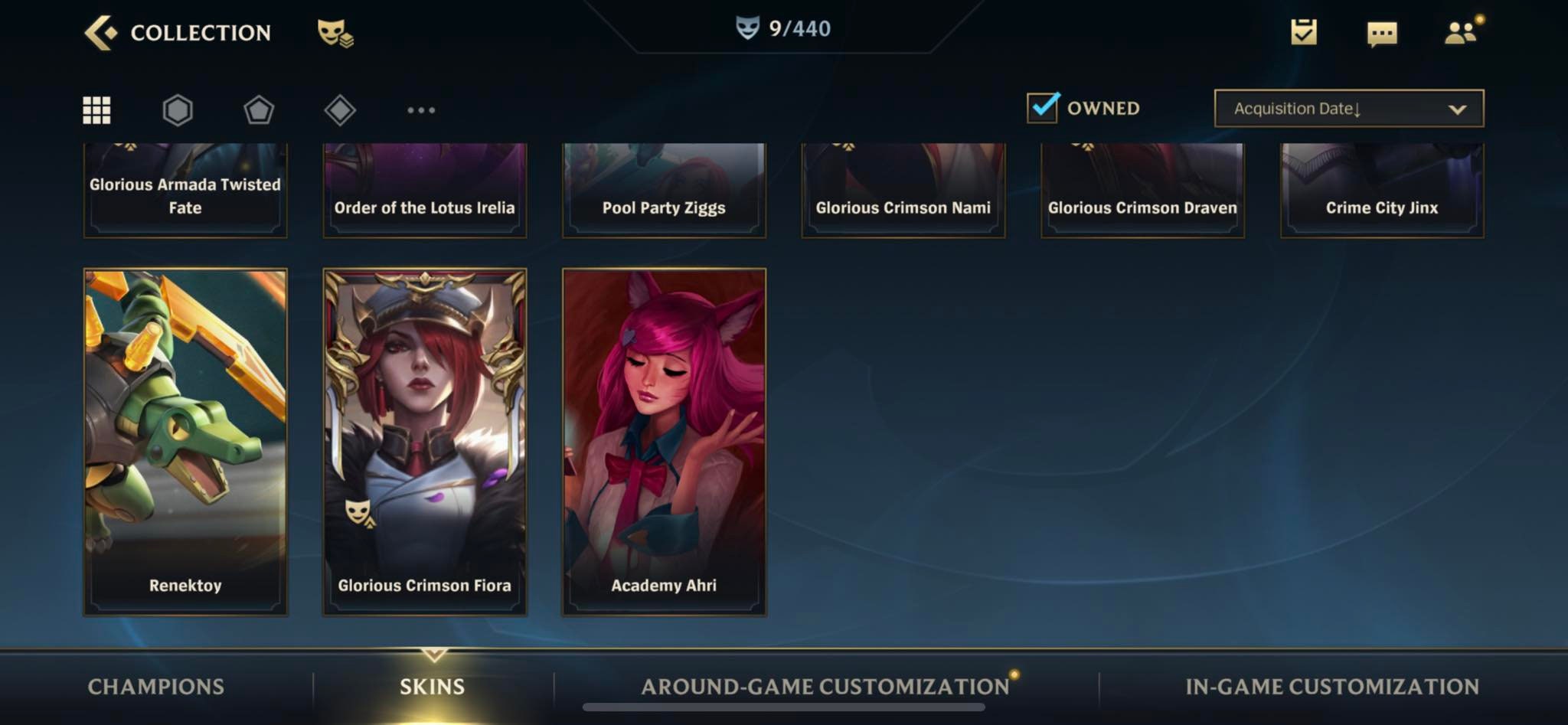Image resolution: width=1568 pixels, height=725 pixels.
Task: Open the chat messages icon
Action: point(1383,34)
